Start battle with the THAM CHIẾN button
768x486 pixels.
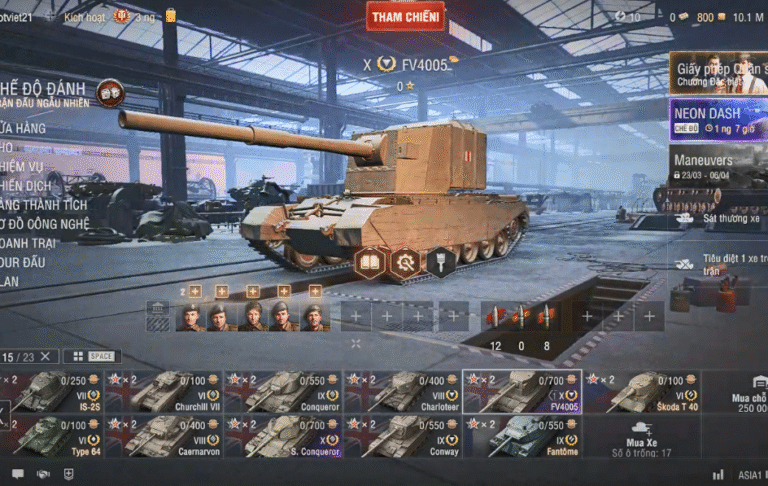pyautogui.click(x=405, y=17)
